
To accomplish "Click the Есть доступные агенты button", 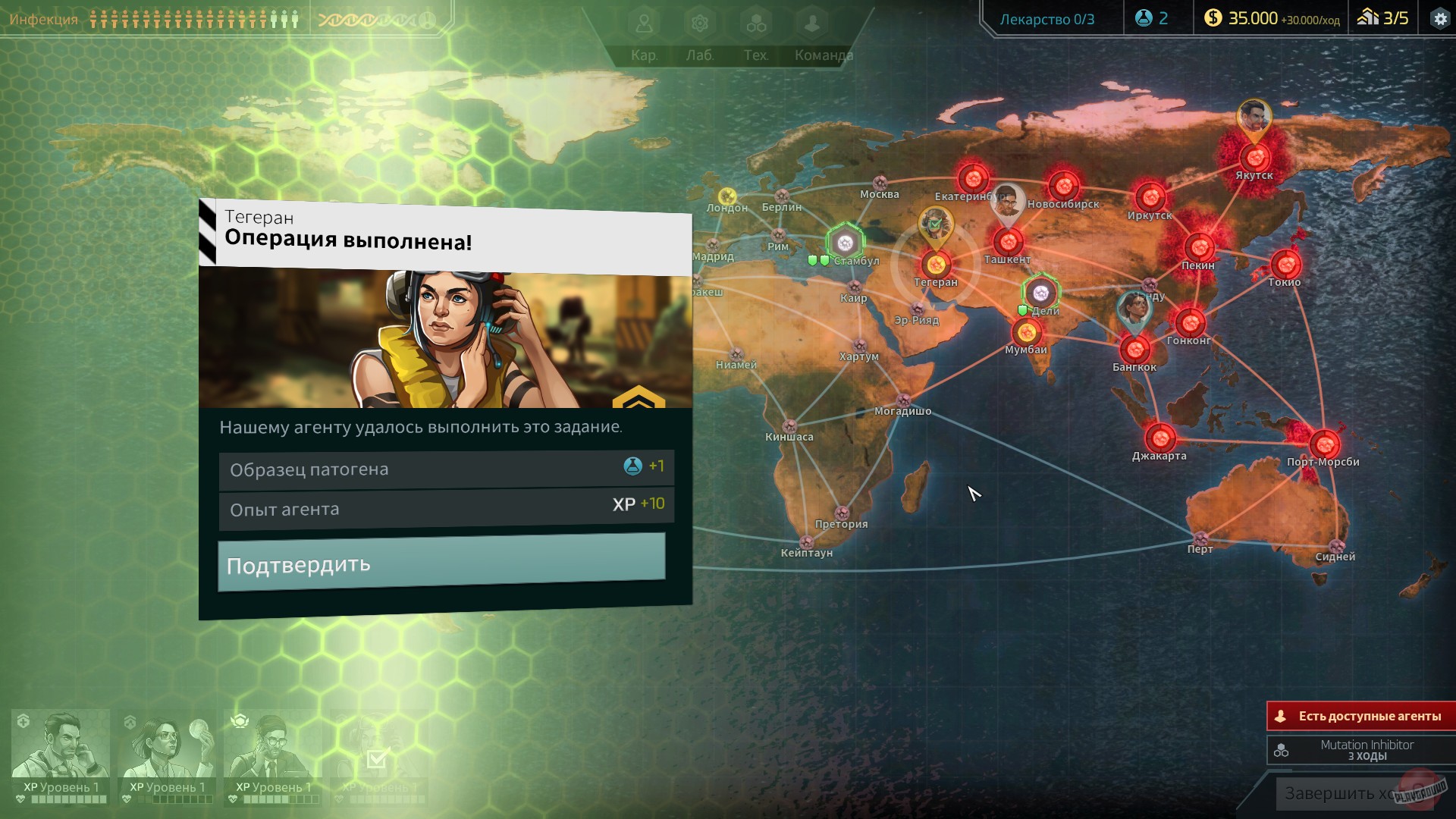I will coord(1362,715).
